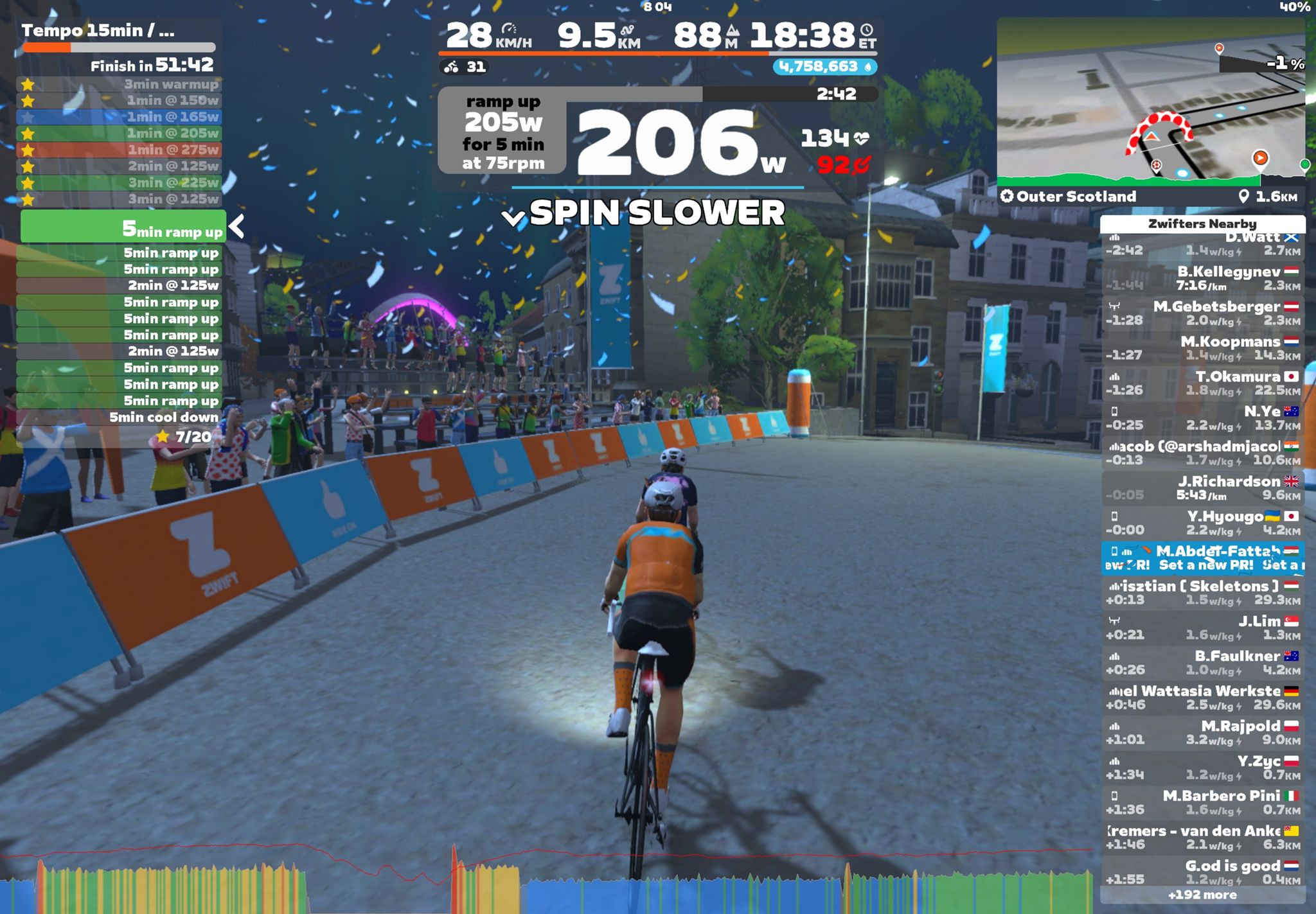Select M.Koopmans in Zwifters Nearby
1316x914 pixels.
click(1202, 348)
